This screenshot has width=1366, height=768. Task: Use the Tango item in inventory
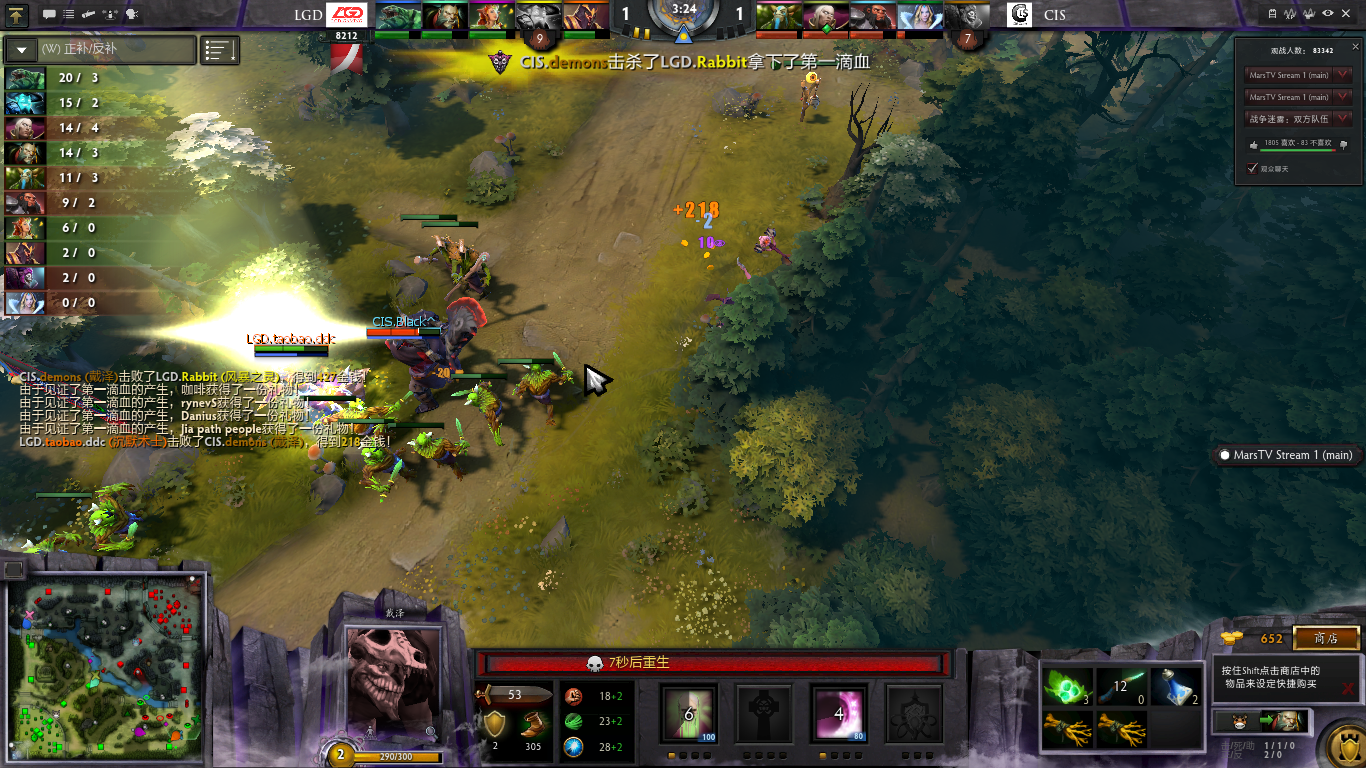(1068, 687)
